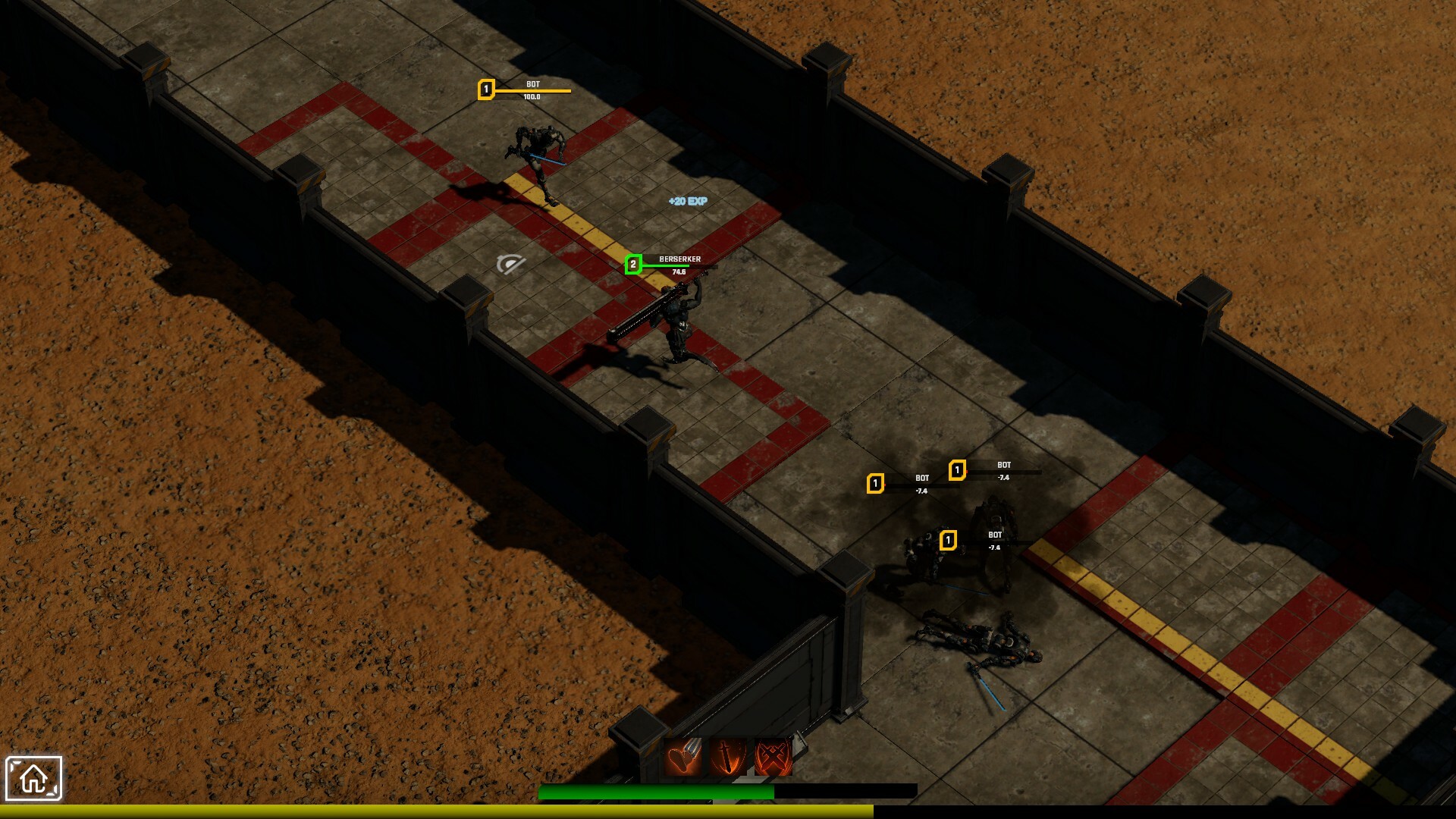This screenshot has width=1456, height=819.
Task: Click the BOT label above the top robot
Action: click(x=533, y=83)
